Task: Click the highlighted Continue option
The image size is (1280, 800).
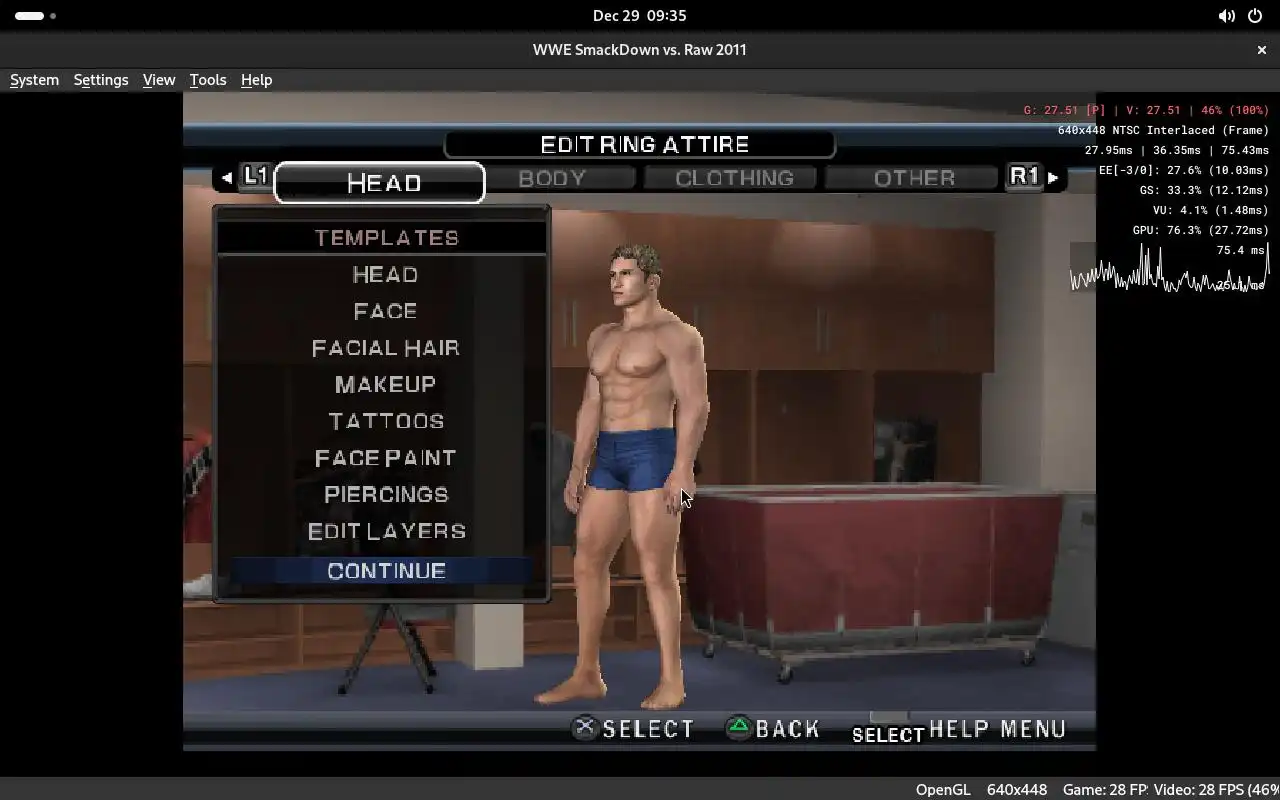Action: [x=386, y=571]
